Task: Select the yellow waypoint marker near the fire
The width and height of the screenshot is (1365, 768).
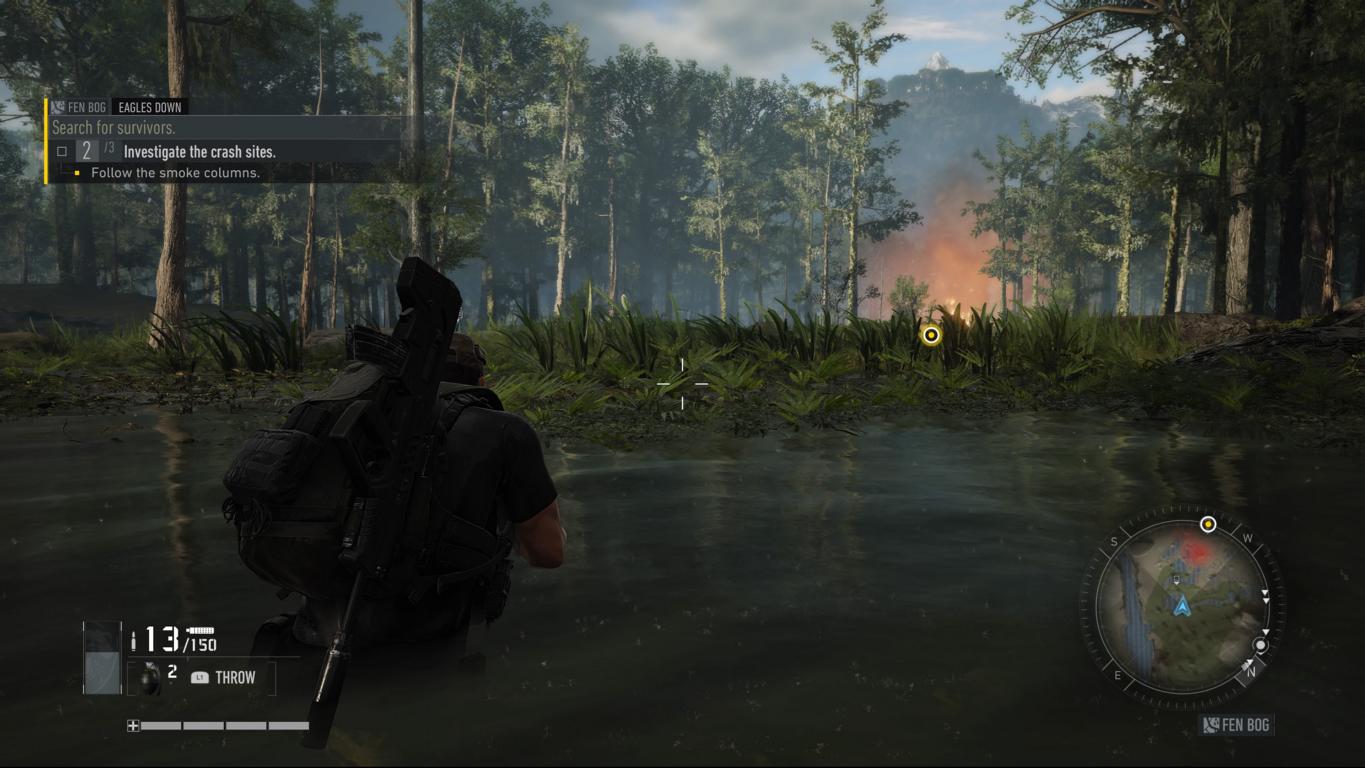Action: [932, 335]
